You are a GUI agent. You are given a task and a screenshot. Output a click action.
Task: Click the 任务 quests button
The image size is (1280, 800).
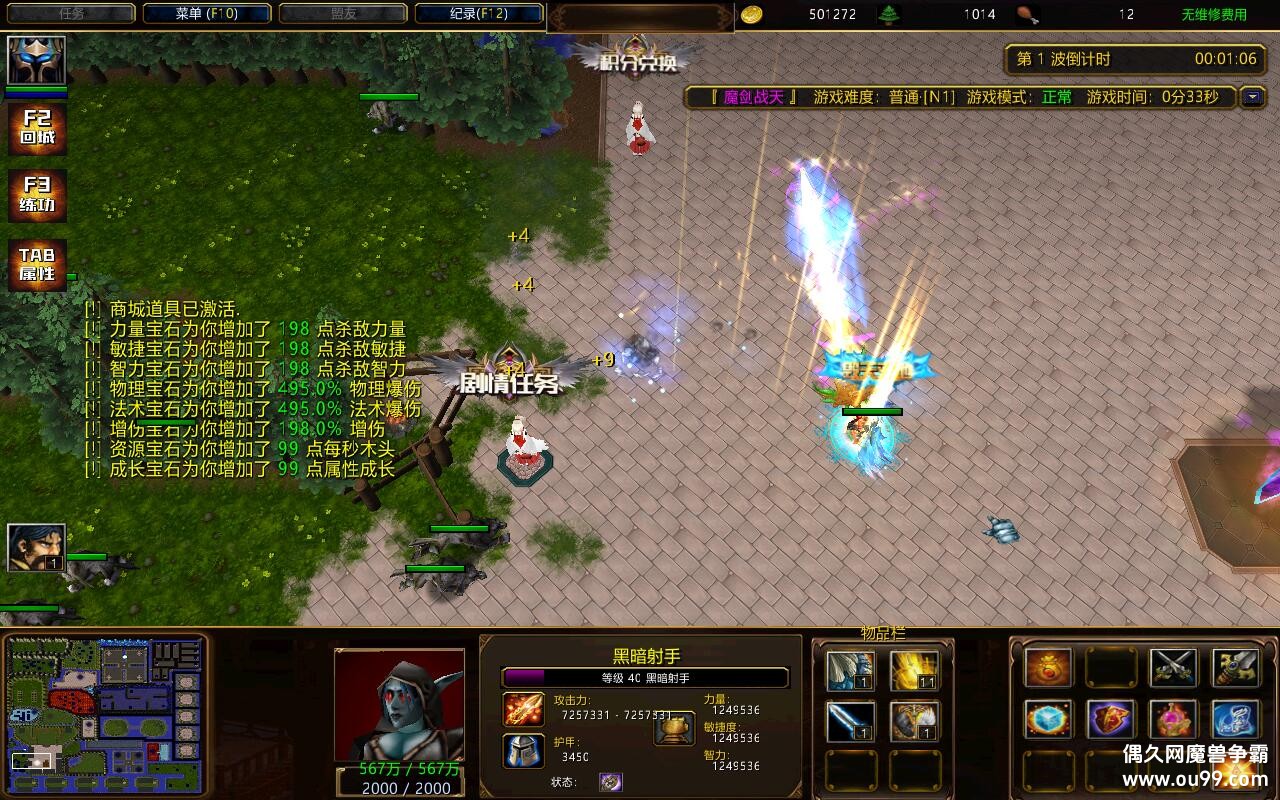click(x=71, y=14)
